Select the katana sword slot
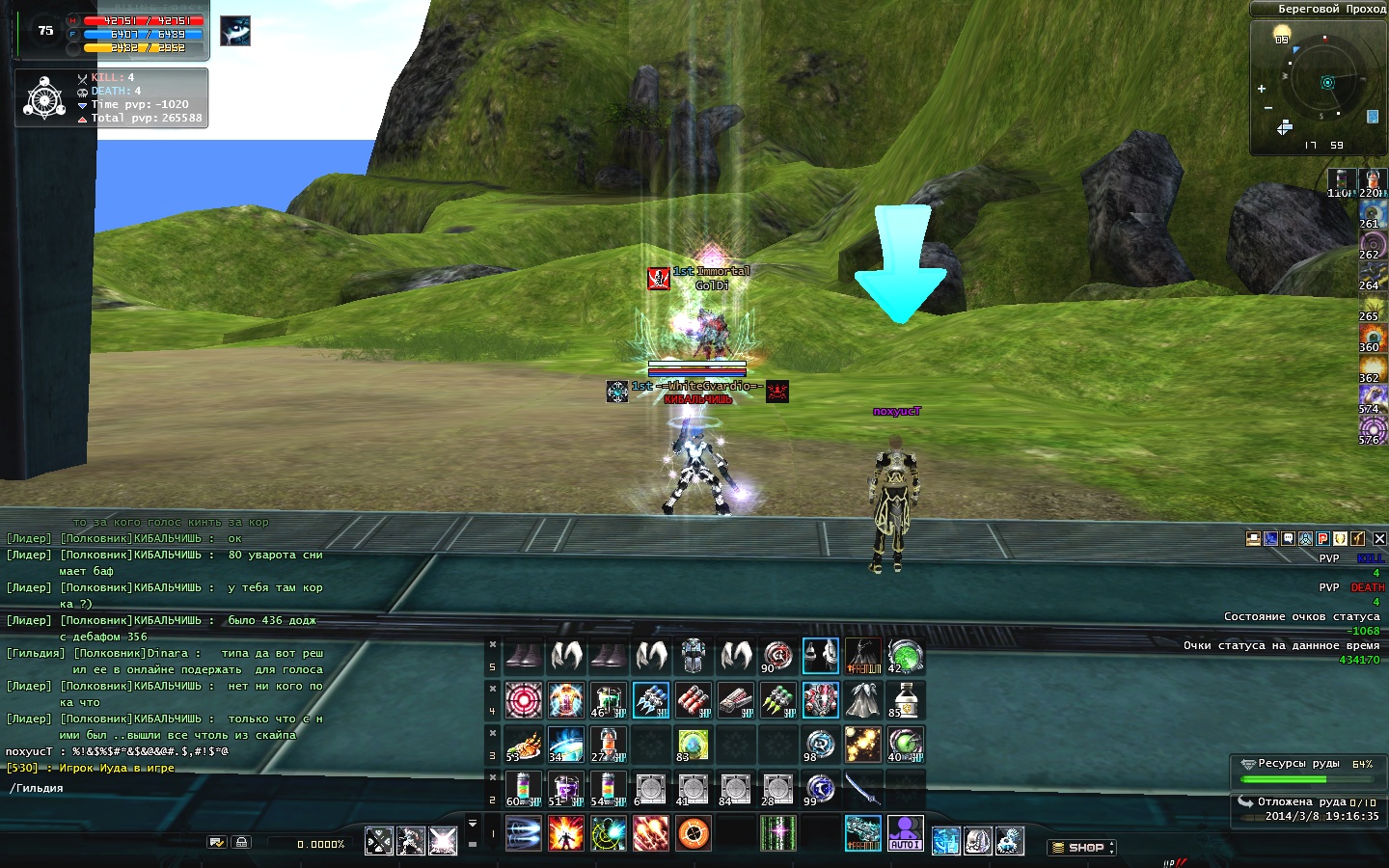Image resolution: width=1389 pixels, height=868 pixels. tap(862, 789)
